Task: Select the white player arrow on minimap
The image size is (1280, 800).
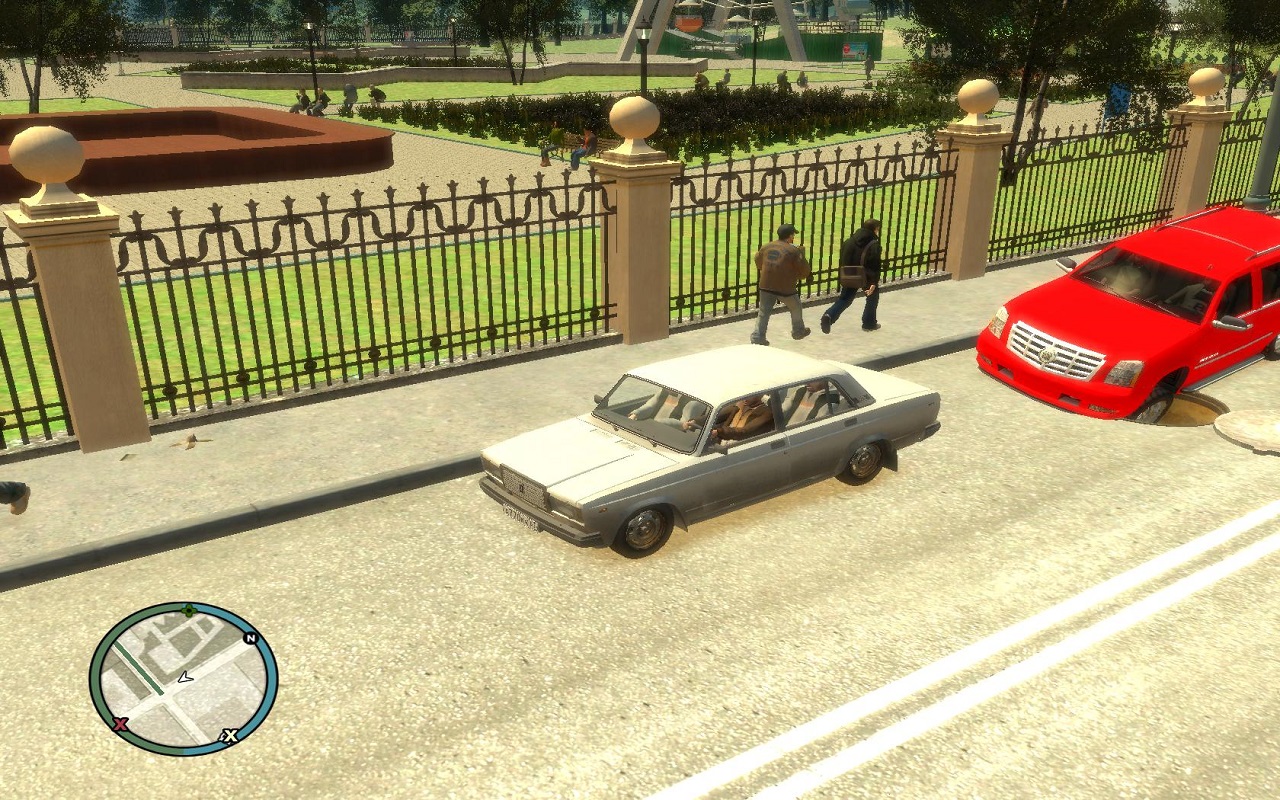Action: [184, 677]
